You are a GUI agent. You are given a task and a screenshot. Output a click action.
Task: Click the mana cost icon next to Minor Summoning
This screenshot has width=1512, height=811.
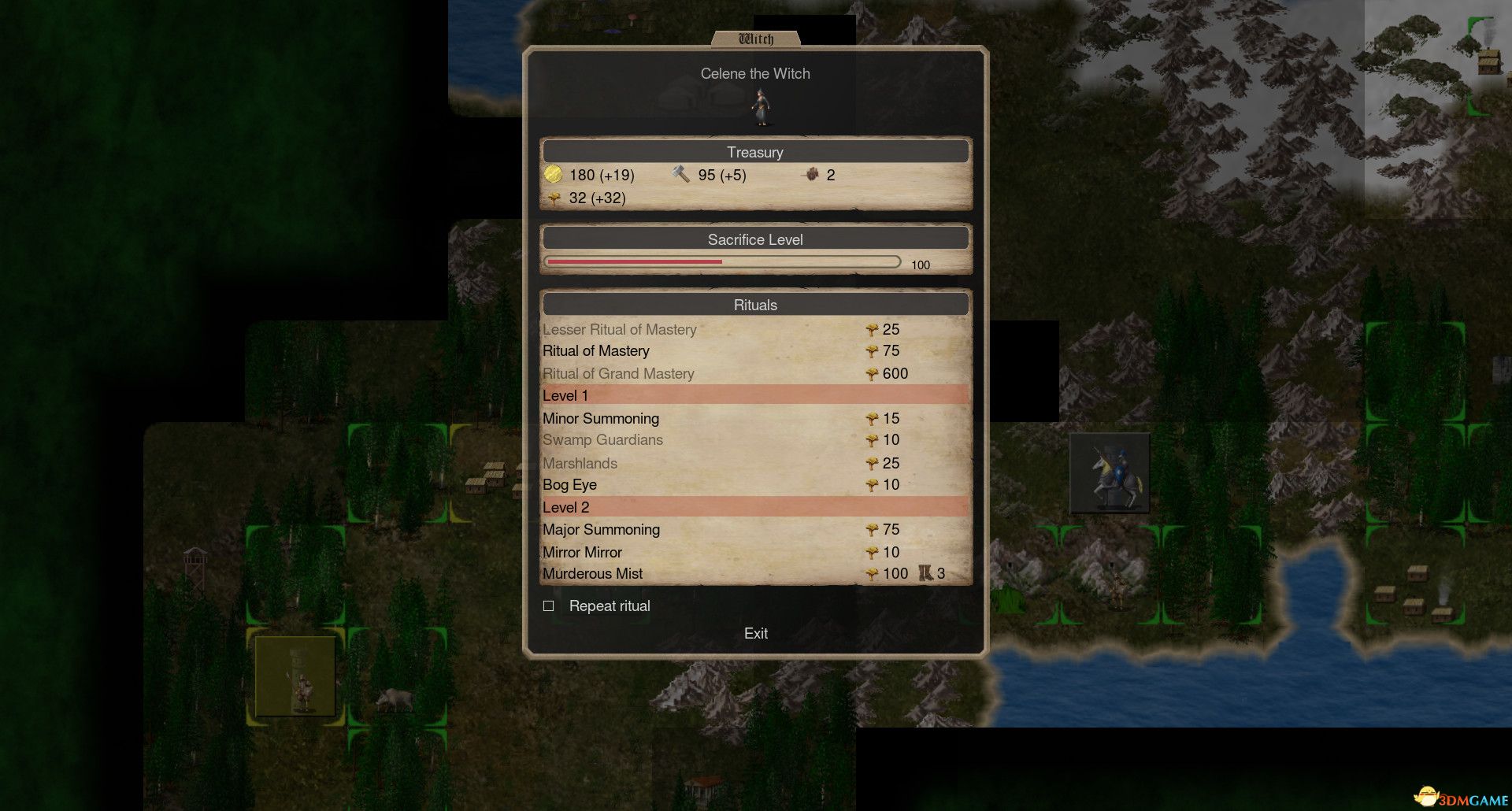point(873,418)
